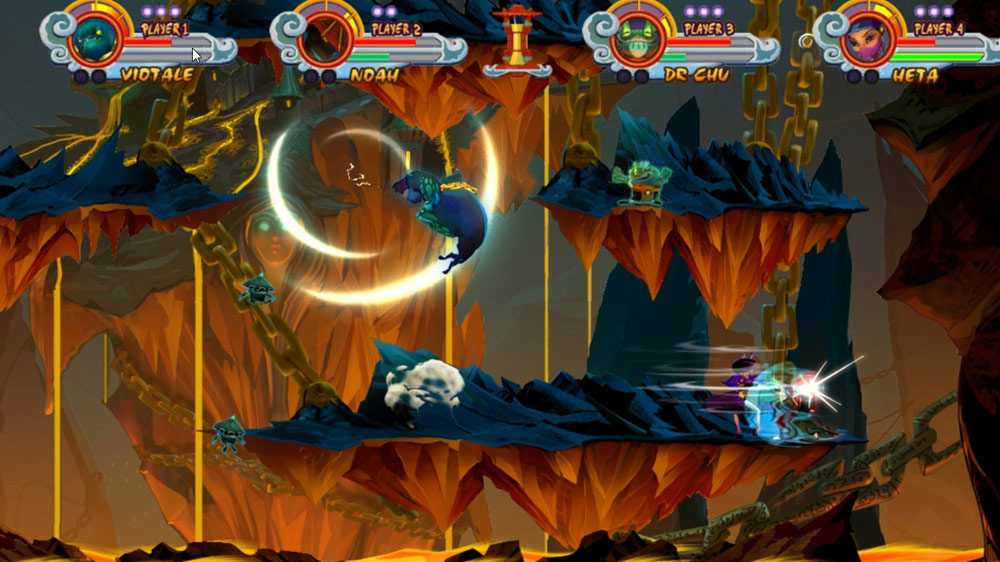Choose Dr Chu's Player 3 portrait

click(638, 40)
